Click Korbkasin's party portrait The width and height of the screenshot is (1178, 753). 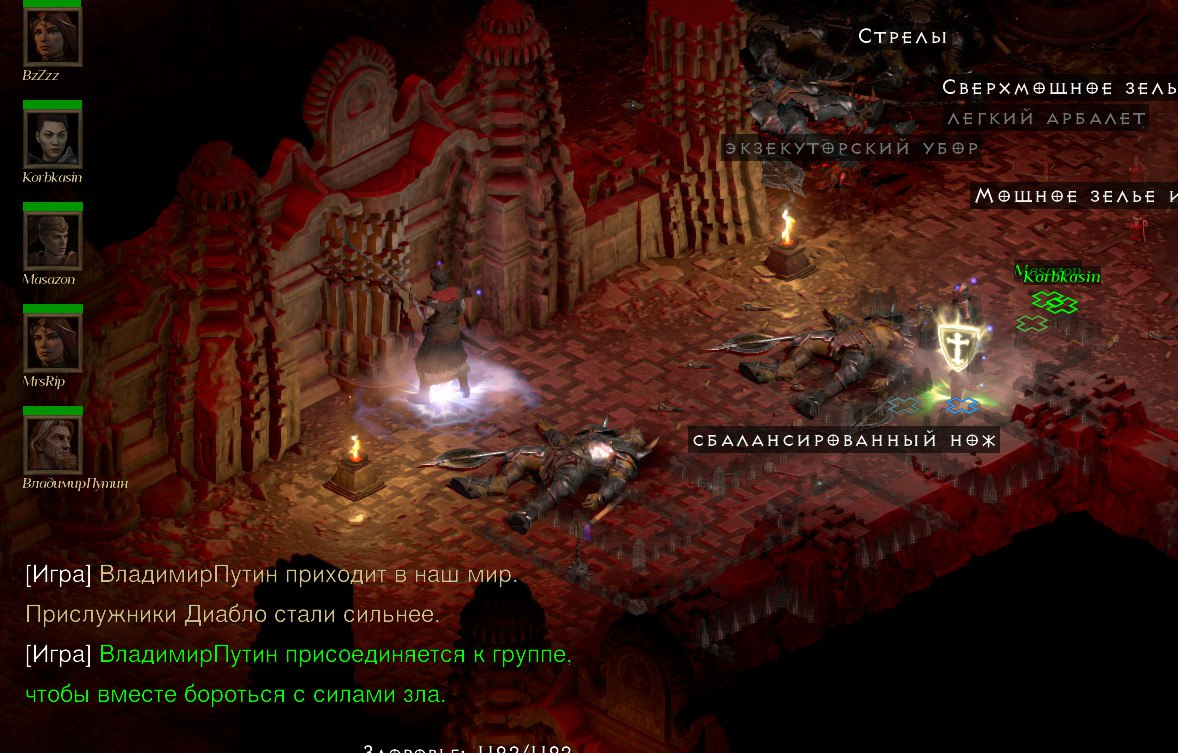(x=52, y=138)
